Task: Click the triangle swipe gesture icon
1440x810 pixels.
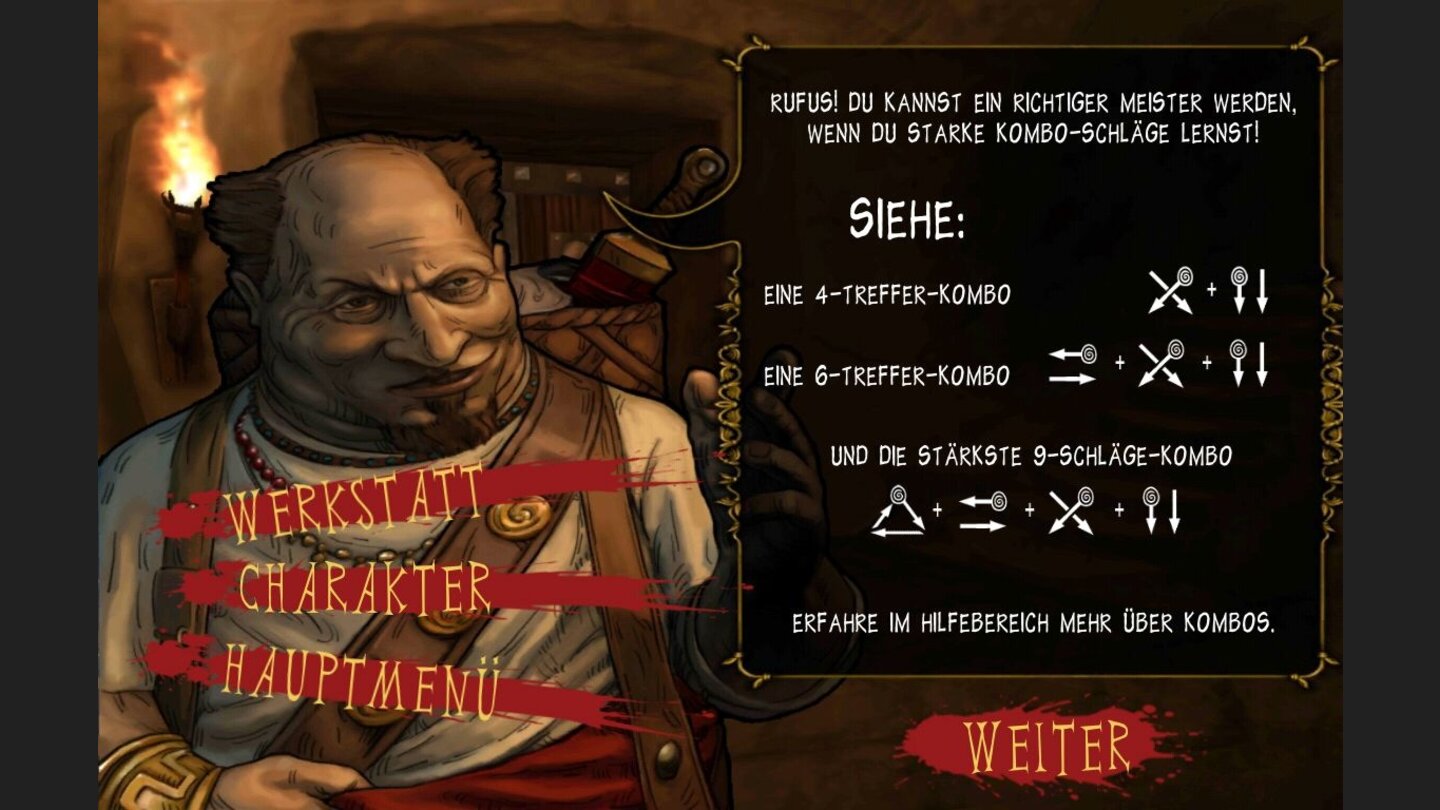Action: click(x=899, y=512)
